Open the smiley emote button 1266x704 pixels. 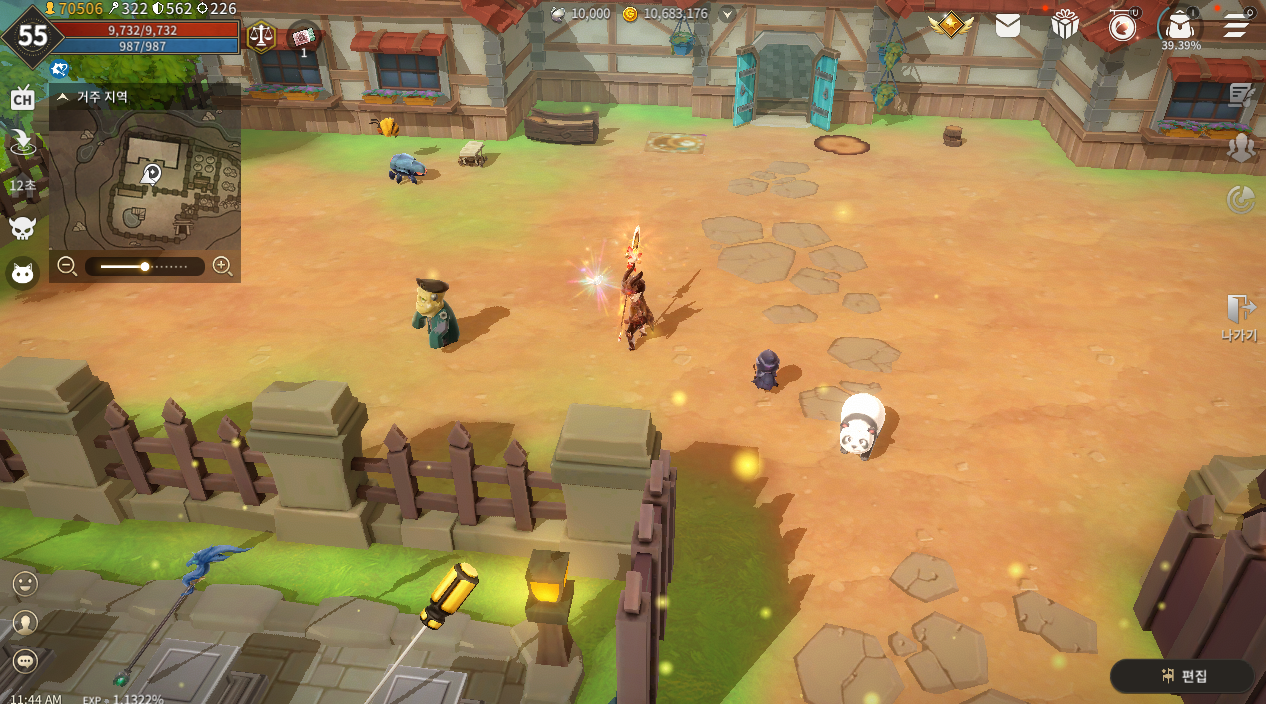coord(25,583)
